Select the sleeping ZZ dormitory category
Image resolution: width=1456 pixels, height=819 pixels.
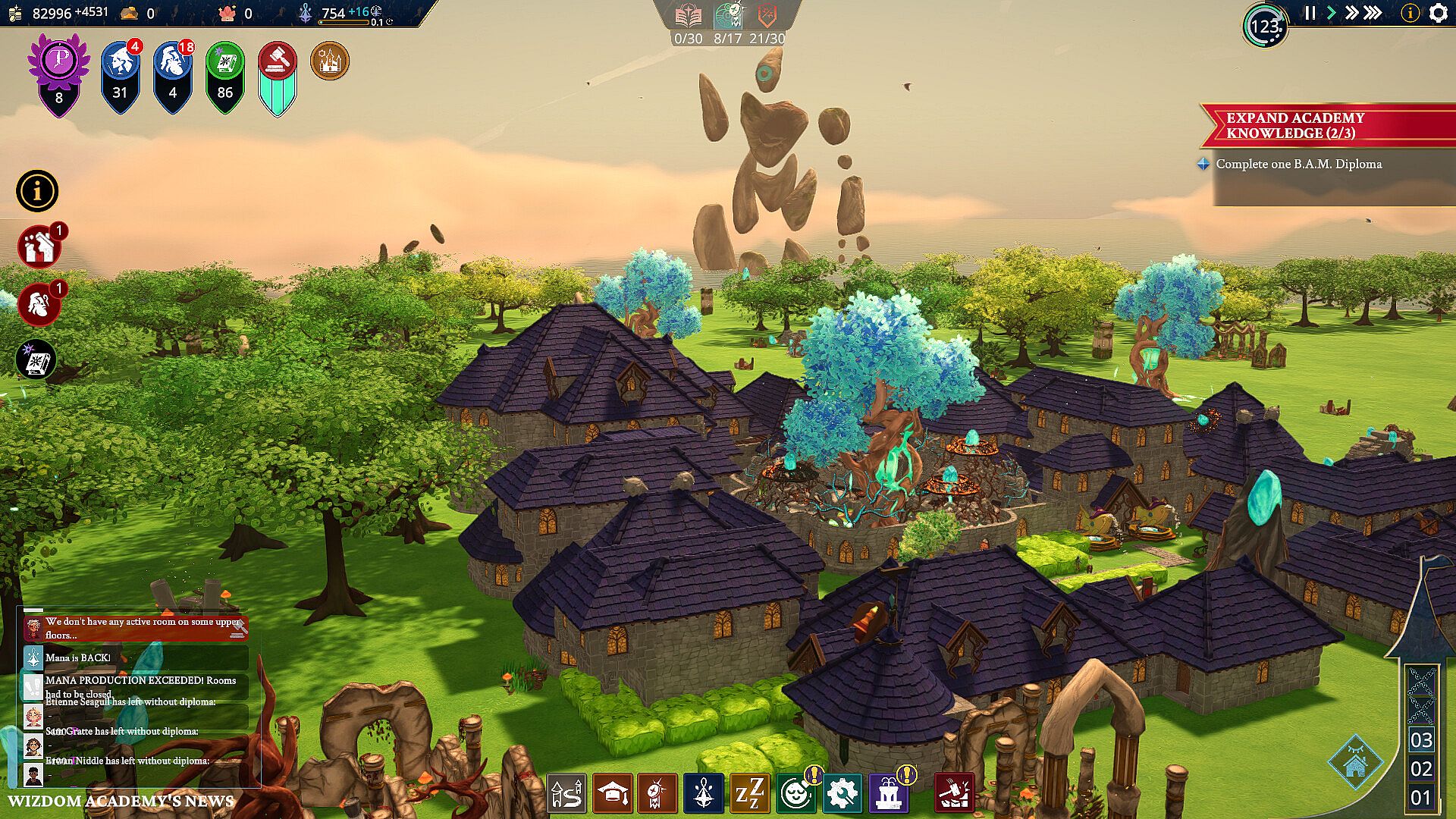click(749, 793)
